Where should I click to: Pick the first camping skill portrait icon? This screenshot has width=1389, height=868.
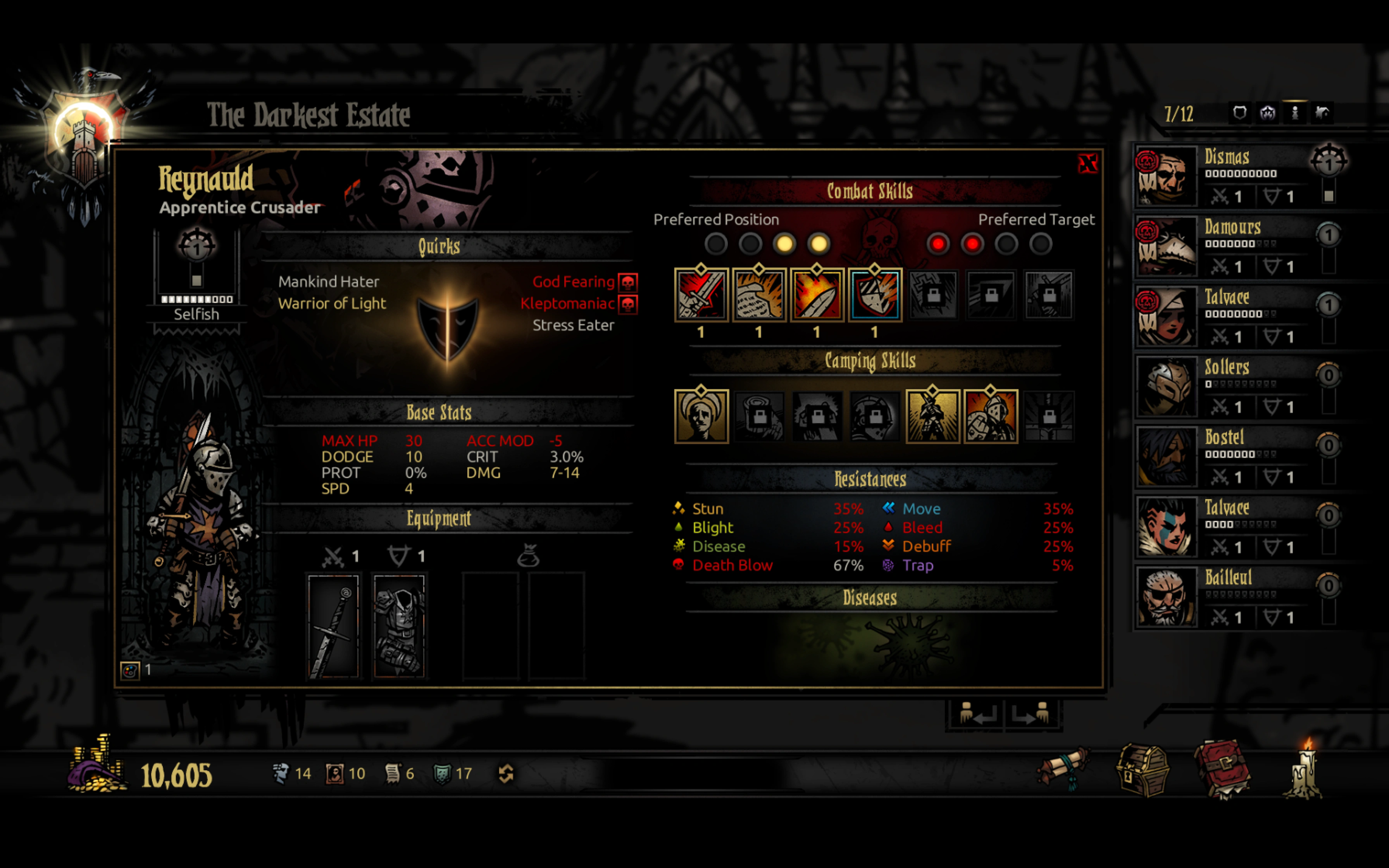point(701,416)
